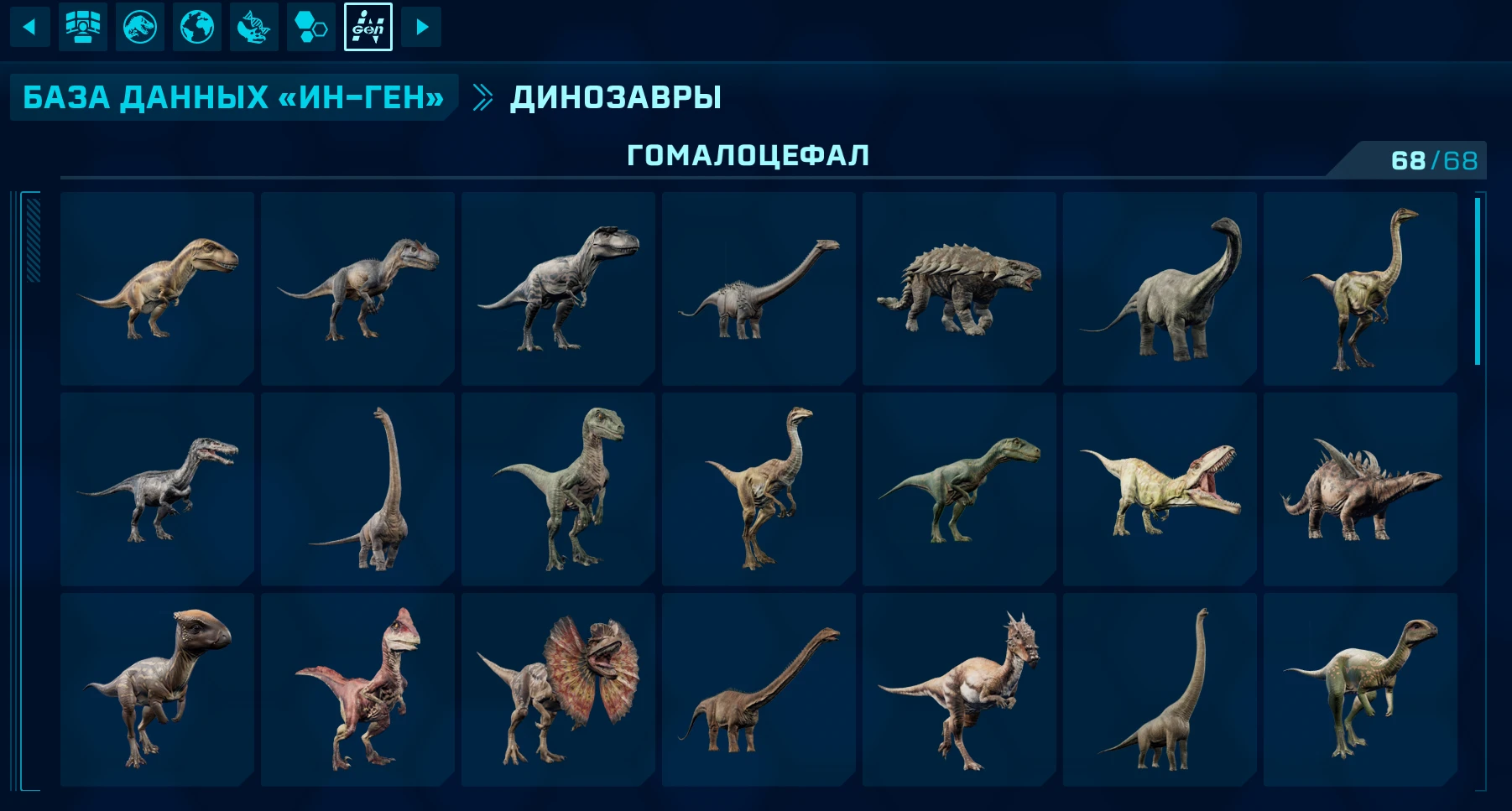1512x811 pixels.
Task: Open the control room monitors icon
Action: point(82,26)
